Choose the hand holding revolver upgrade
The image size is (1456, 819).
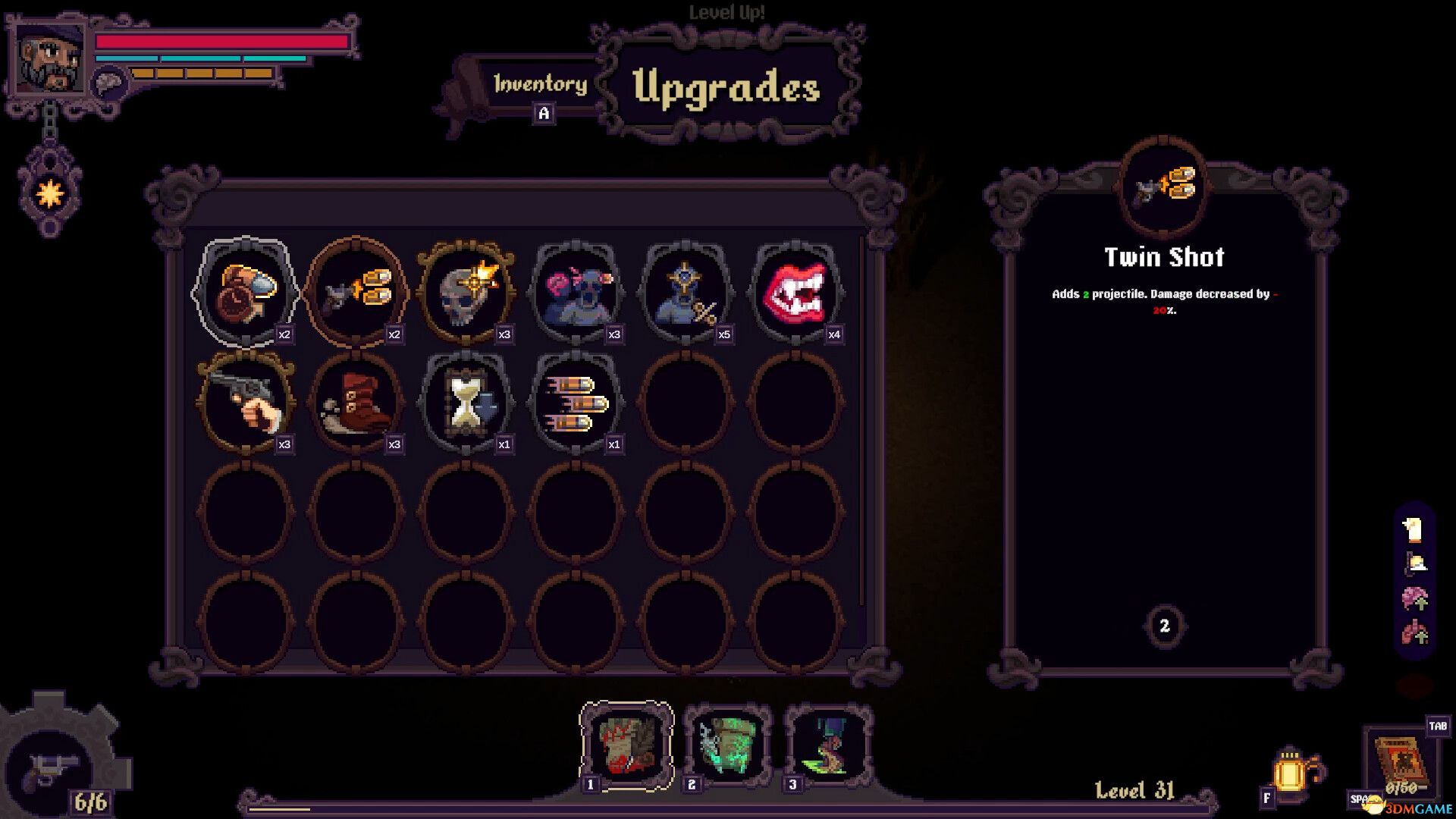(x=246, y=402)
